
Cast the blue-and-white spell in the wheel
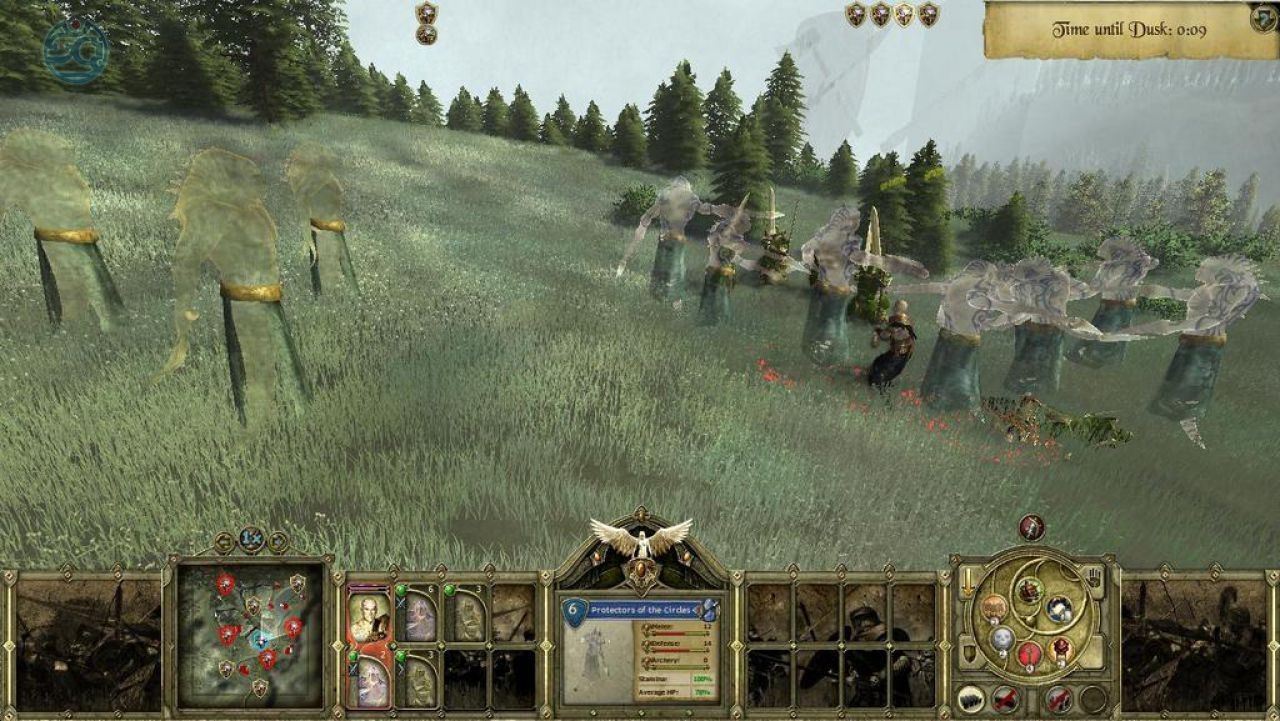click(x=1059, y=607)
